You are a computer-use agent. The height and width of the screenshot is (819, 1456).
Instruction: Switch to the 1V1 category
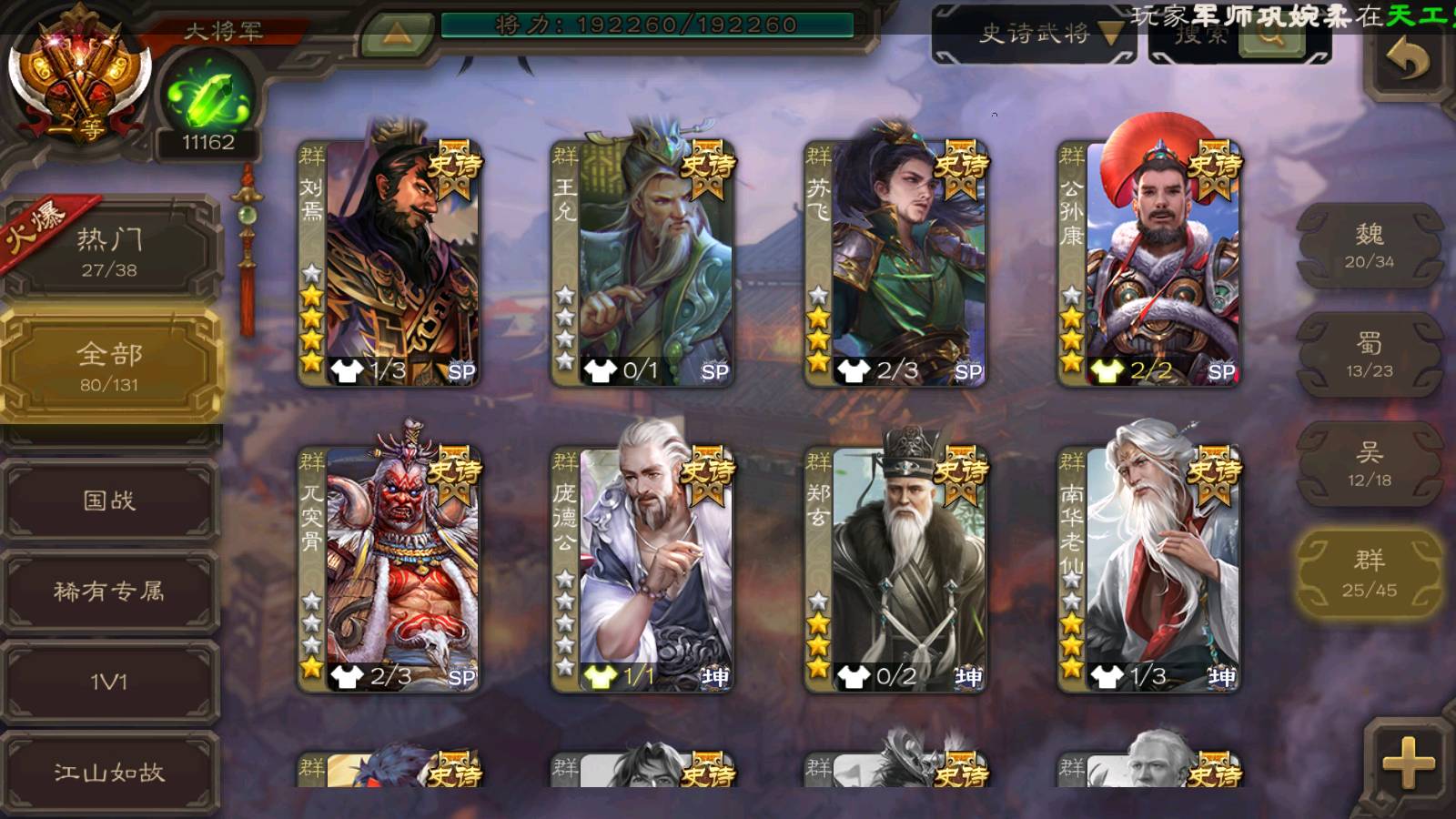109,682
